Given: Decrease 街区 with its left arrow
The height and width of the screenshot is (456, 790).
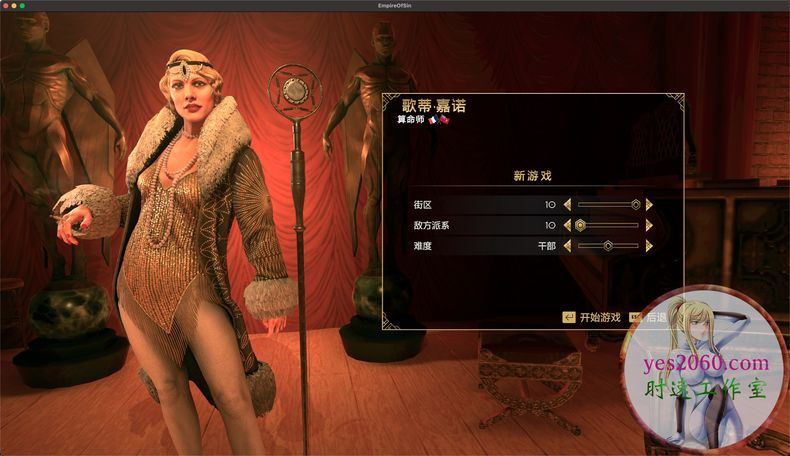Looking at the screenshot, I should pyautogui.click(x=568, y=204).
